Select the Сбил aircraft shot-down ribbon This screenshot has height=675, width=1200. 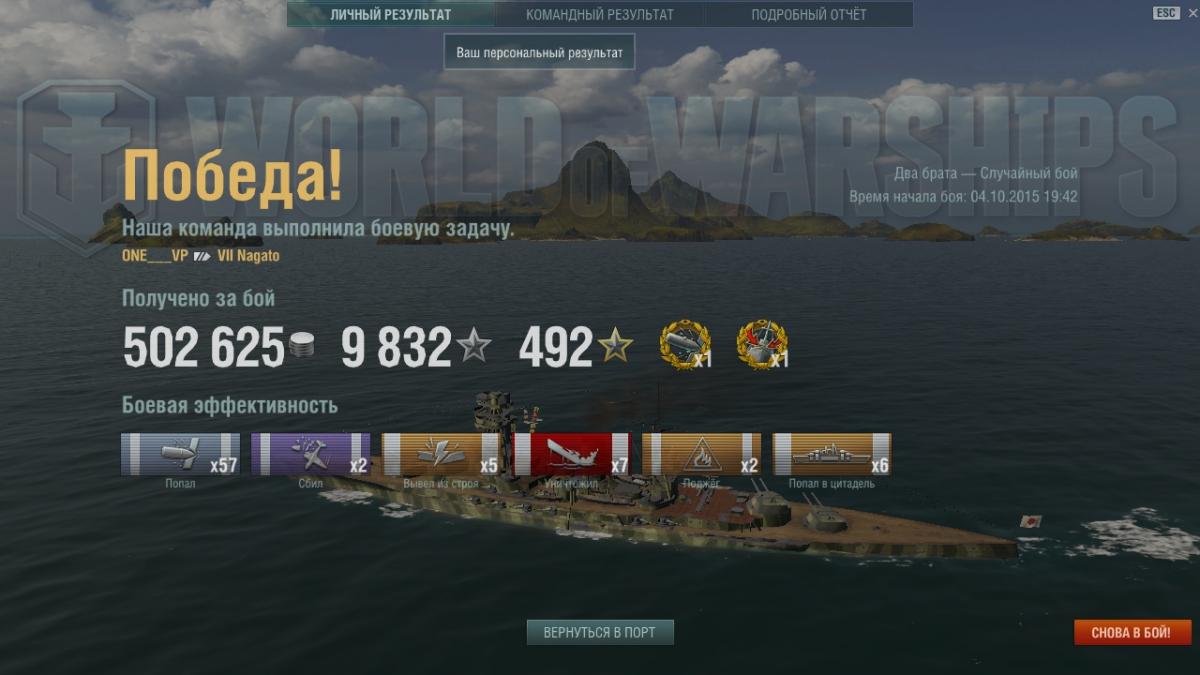point(311,454)
